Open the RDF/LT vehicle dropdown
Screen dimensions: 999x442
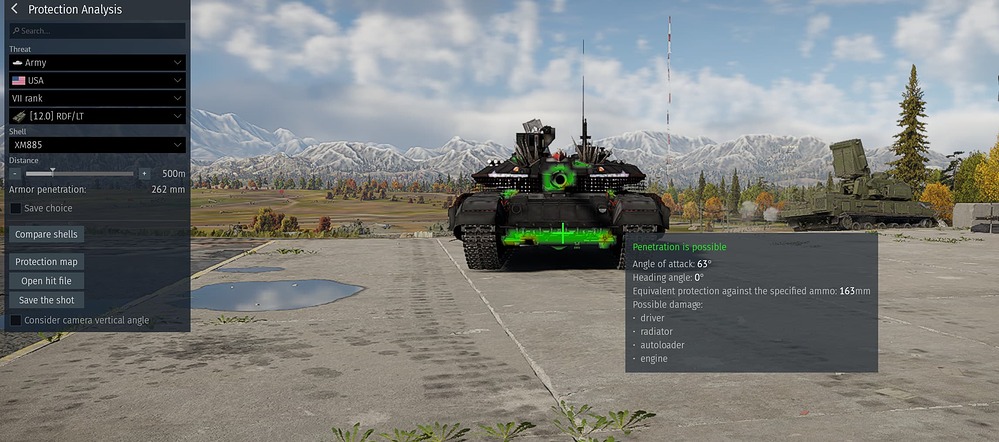97,116
